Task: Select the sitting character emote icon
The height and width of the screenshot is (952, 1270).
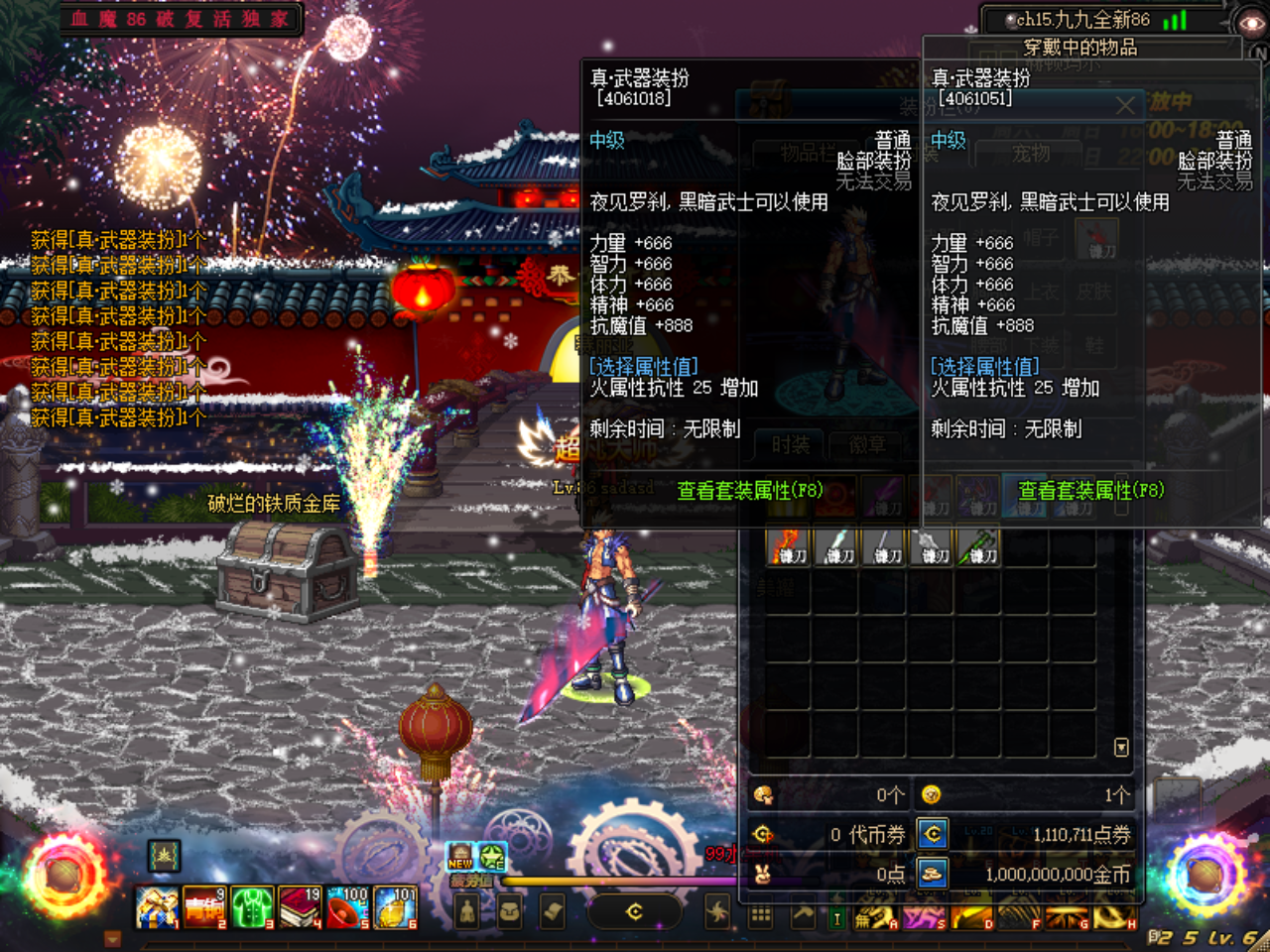Action: point(467,912)
